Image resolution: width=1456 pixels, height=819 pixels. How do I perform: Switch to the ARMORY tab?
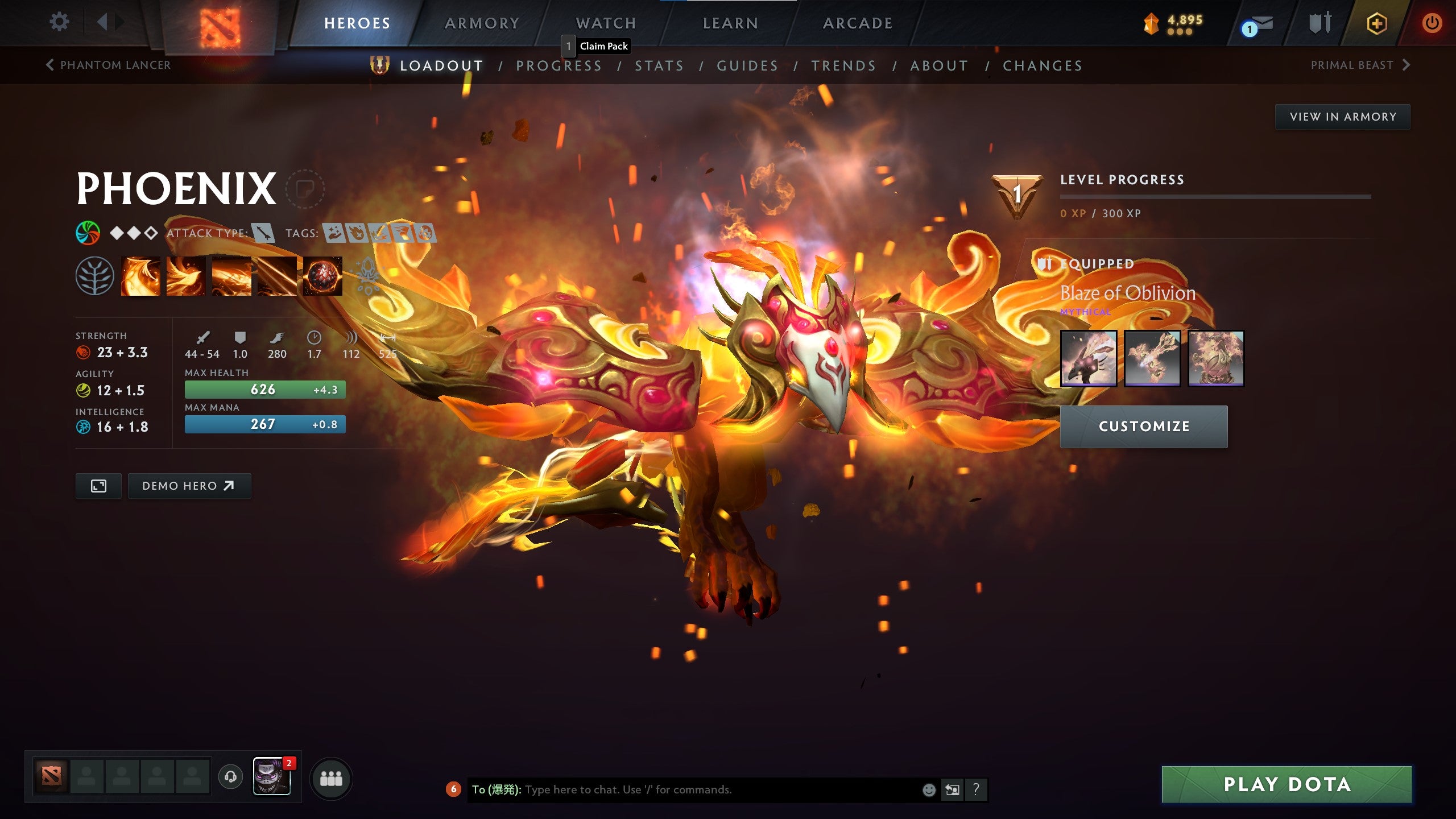(481, 23)
